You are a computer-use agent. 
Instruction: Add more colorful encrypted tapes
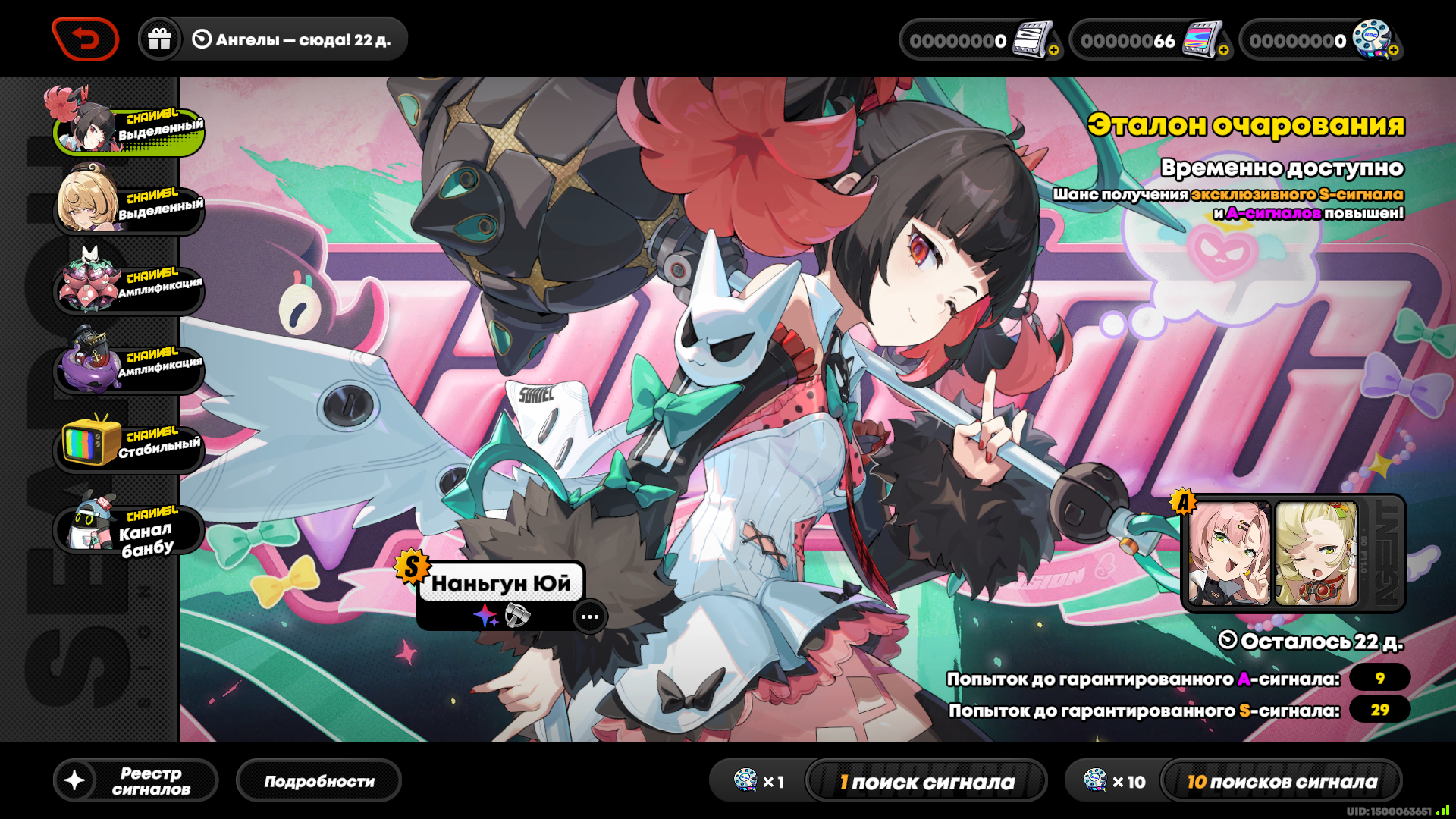click(1223, 50)
